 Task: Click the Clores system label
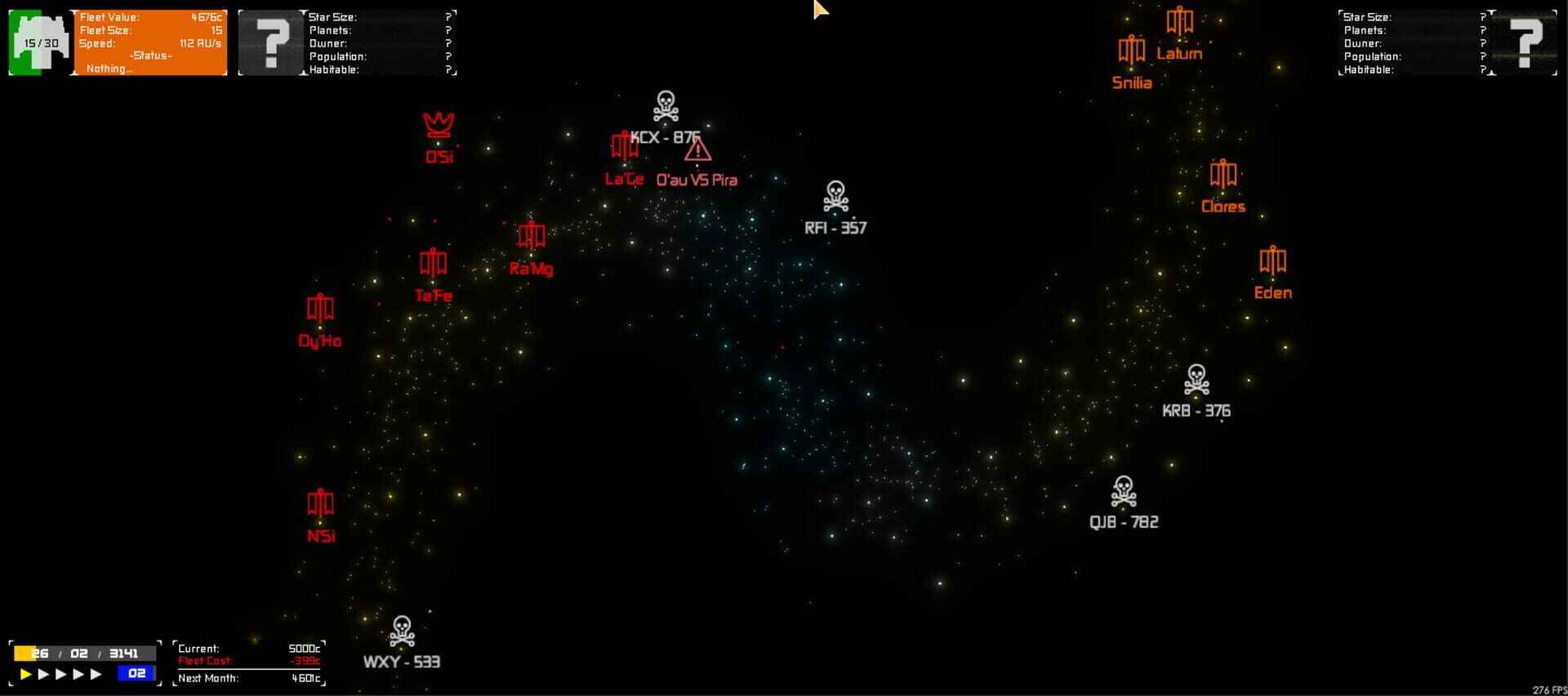pyautogui.click(x=1223, y=207)
